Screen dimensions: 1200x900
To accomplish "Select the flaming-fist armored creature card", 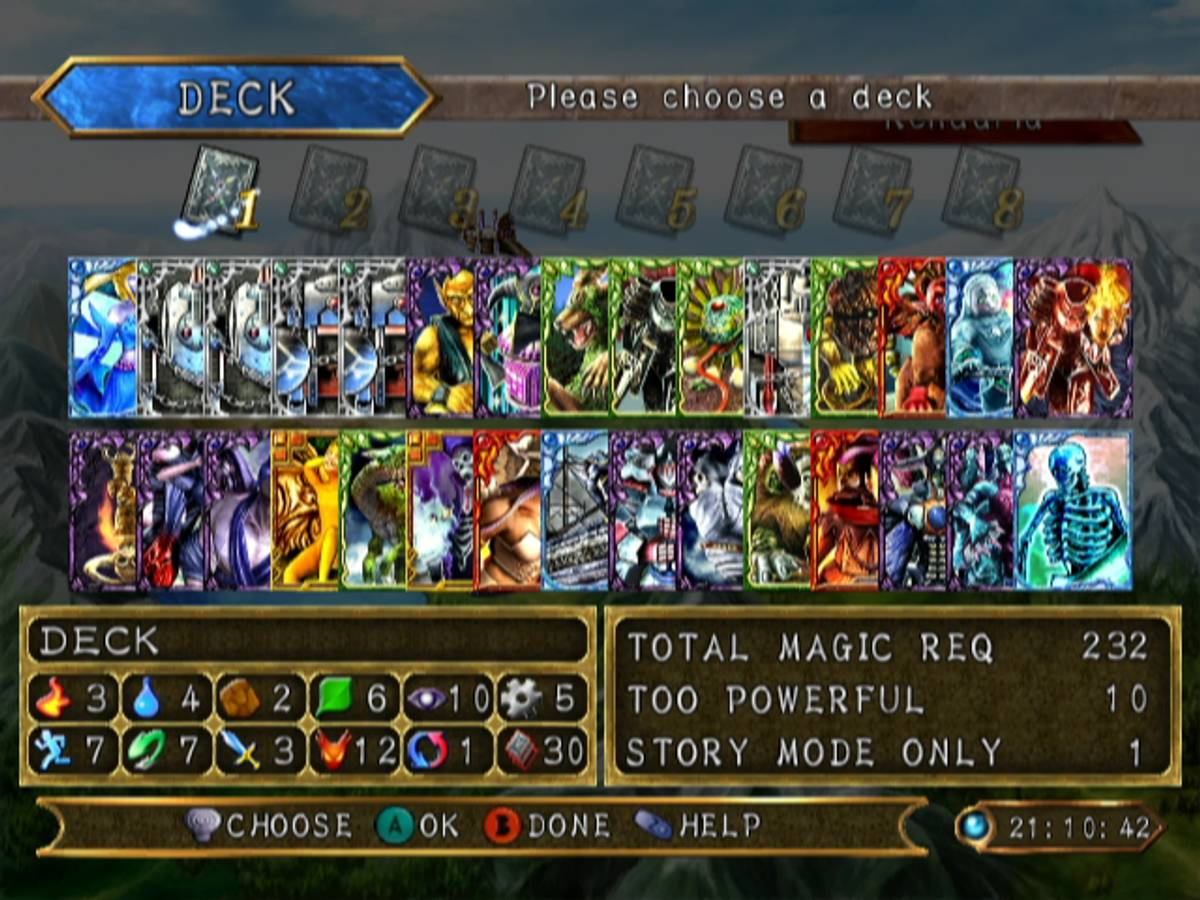I will [x=1073, y=337].
